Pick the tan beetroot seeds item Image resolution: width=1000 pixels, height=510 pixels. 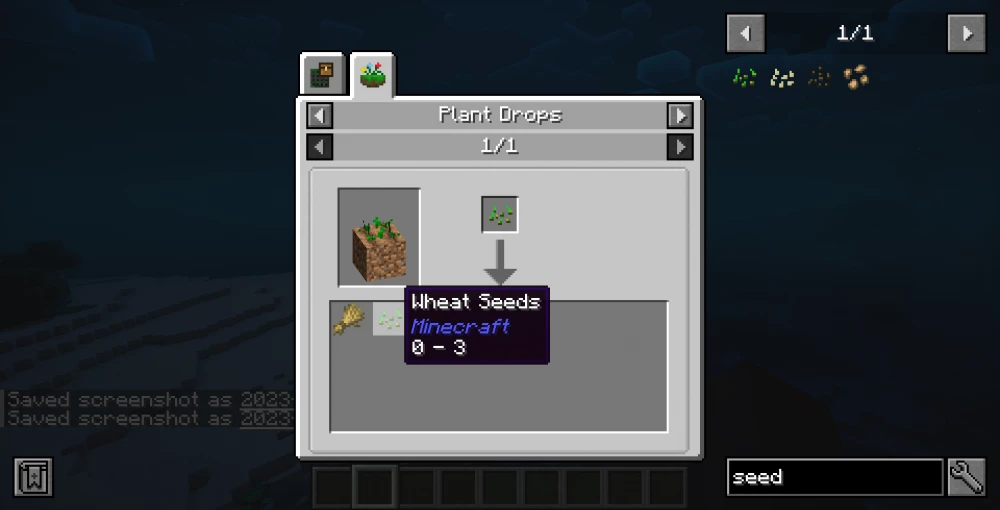pos(855,77)
